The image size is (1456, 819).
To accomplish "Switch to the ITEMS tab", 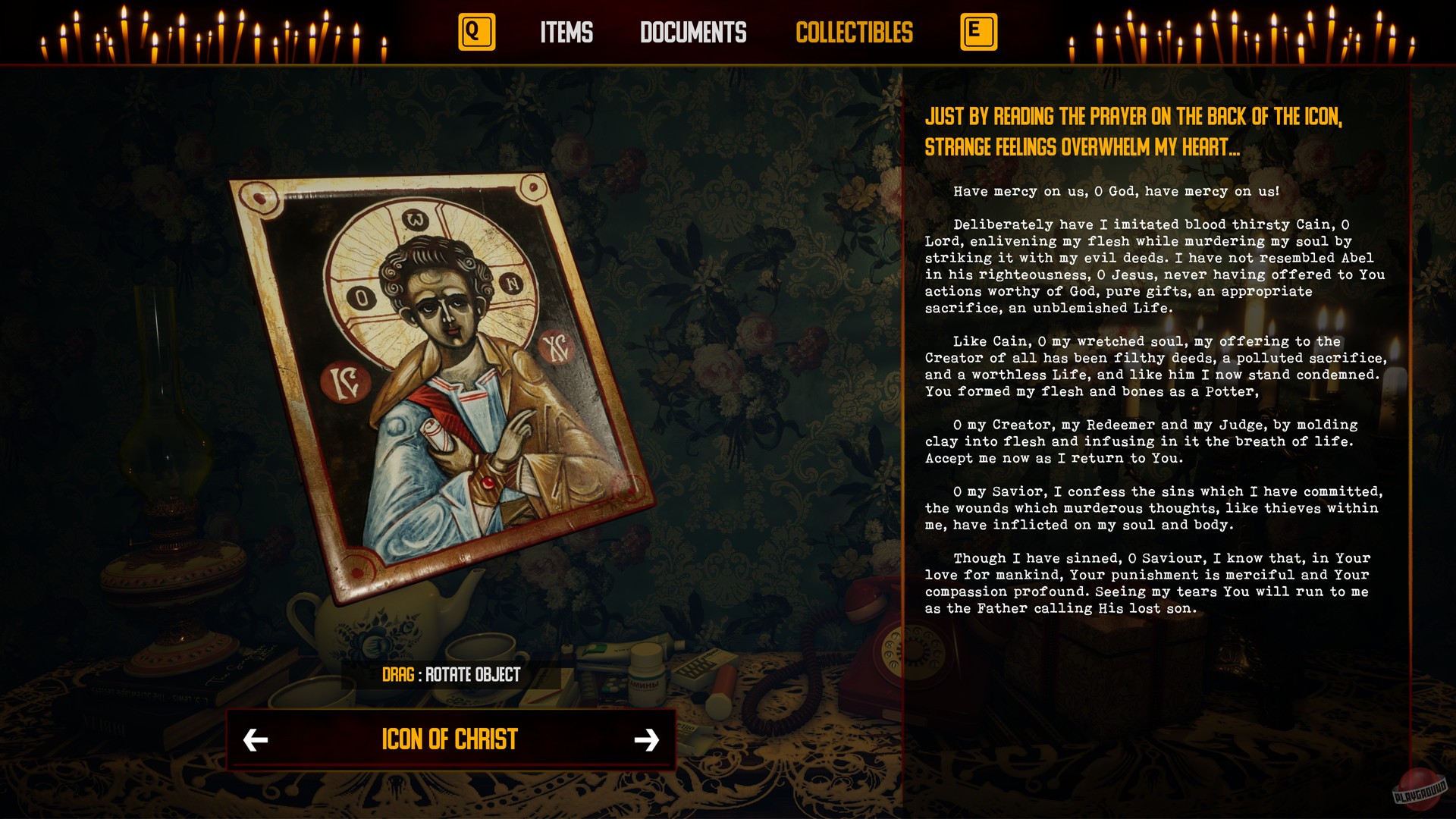I will tap(566, 33).
